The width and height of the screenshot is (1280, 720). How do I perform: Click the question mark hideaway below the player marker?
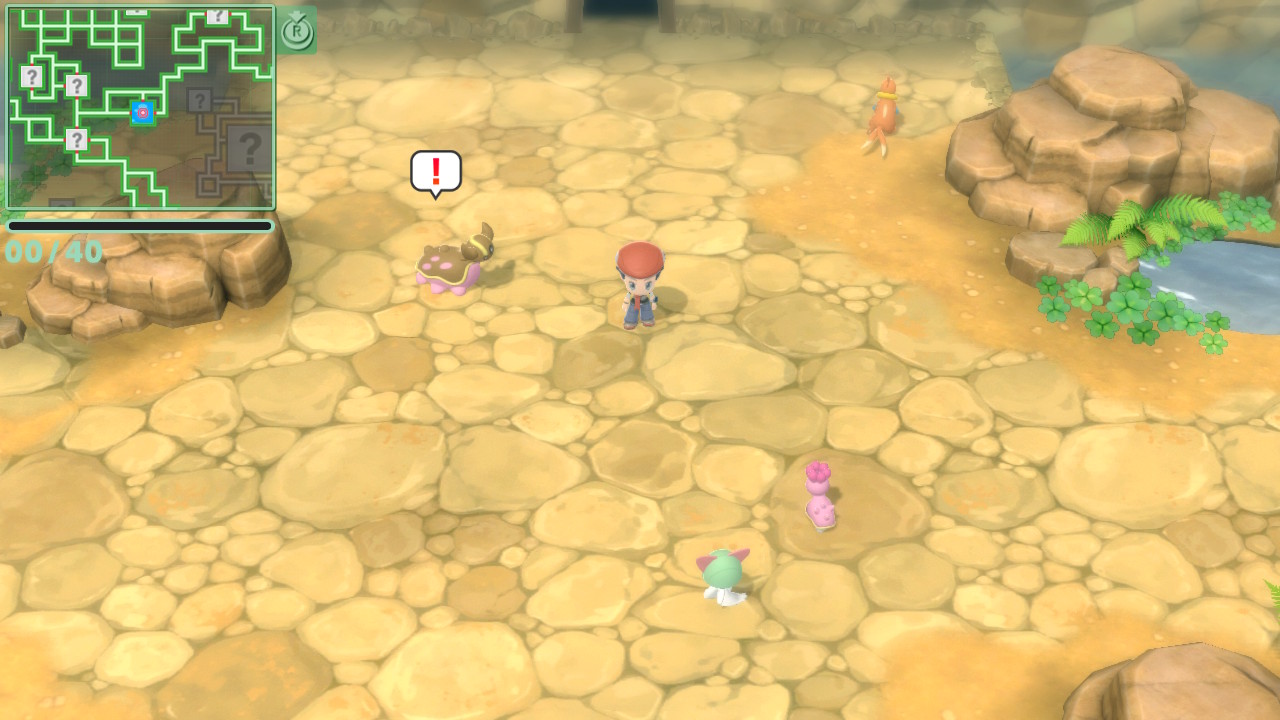coord(77,138)
